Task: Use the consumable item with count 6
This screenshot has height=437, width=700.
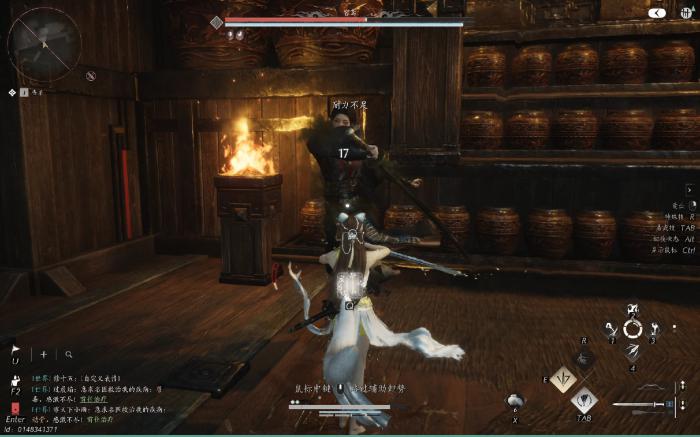Action: pos(516,402)
